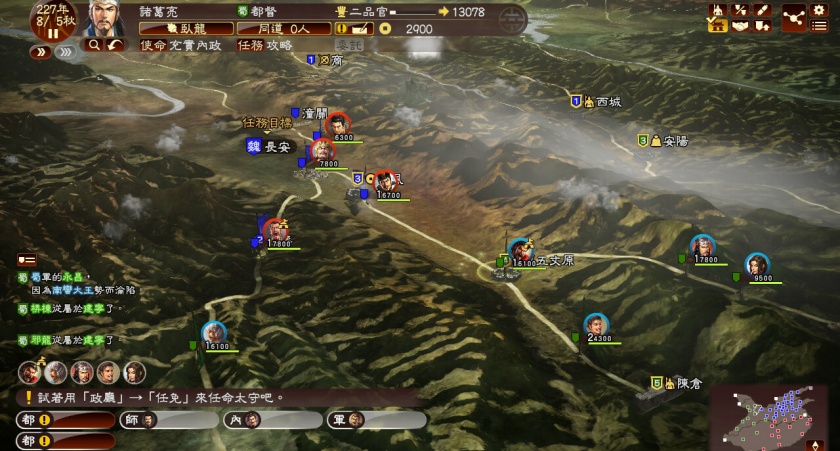Click the curved return arrow button

tap(115, 45)
